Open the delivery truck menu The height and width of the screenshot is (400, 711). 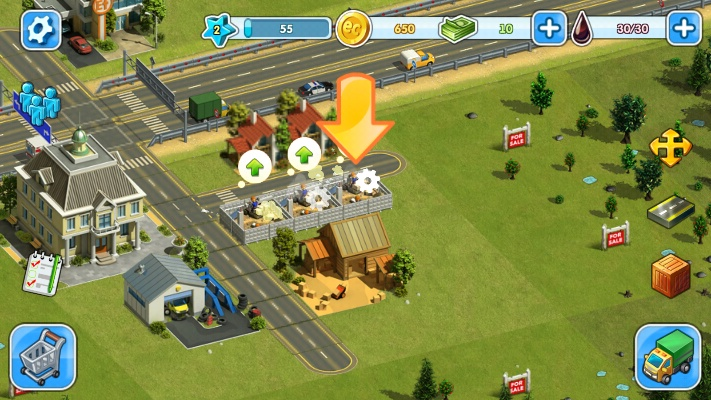[x=667, y=357]
